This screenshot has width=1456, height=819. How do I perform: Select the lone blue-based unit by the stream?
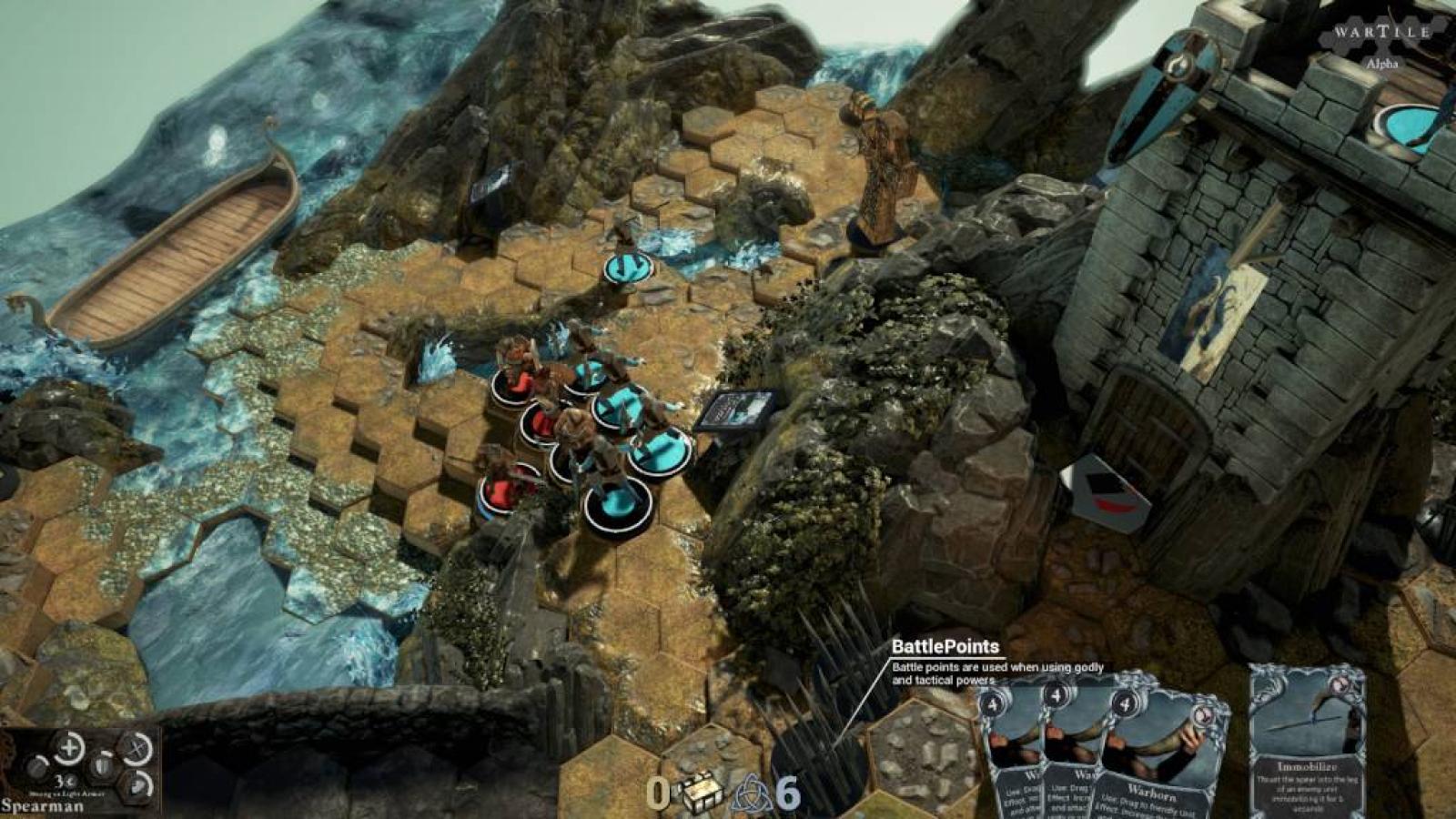(x=628, y=266)
